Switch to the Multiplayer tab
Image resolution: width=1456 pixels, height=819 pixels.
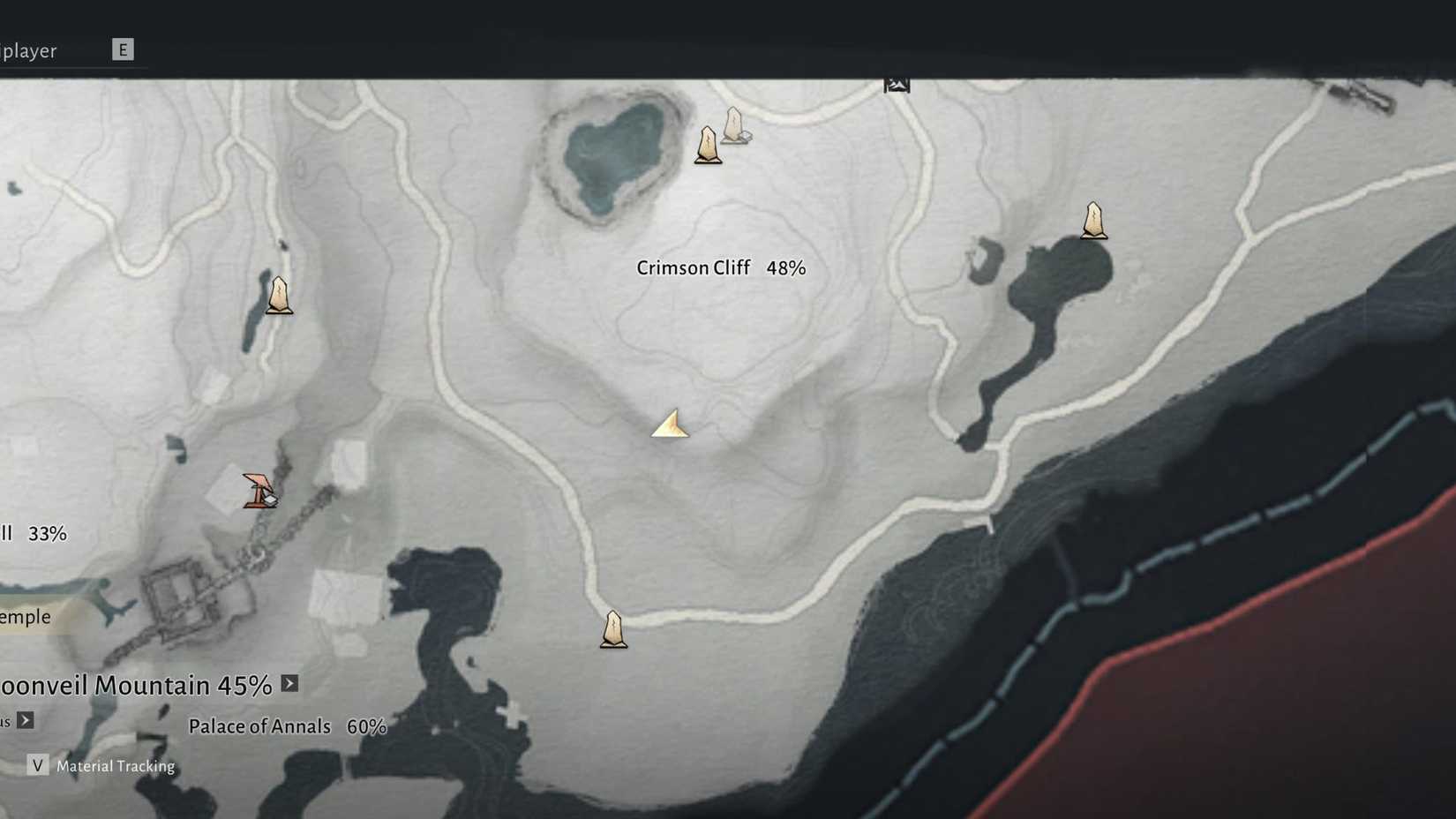29,50
